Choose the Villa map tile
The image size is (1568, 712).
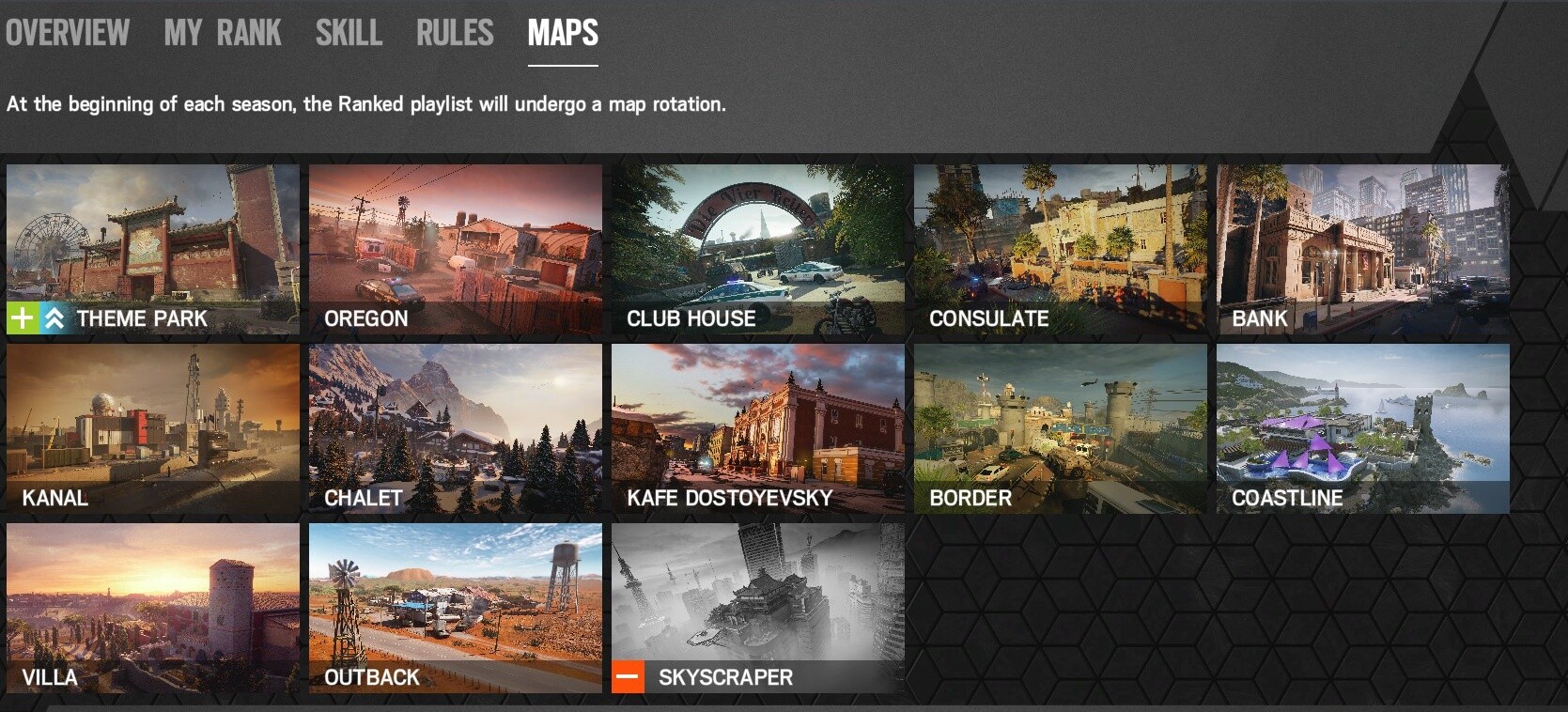click(x=153, y=608)
